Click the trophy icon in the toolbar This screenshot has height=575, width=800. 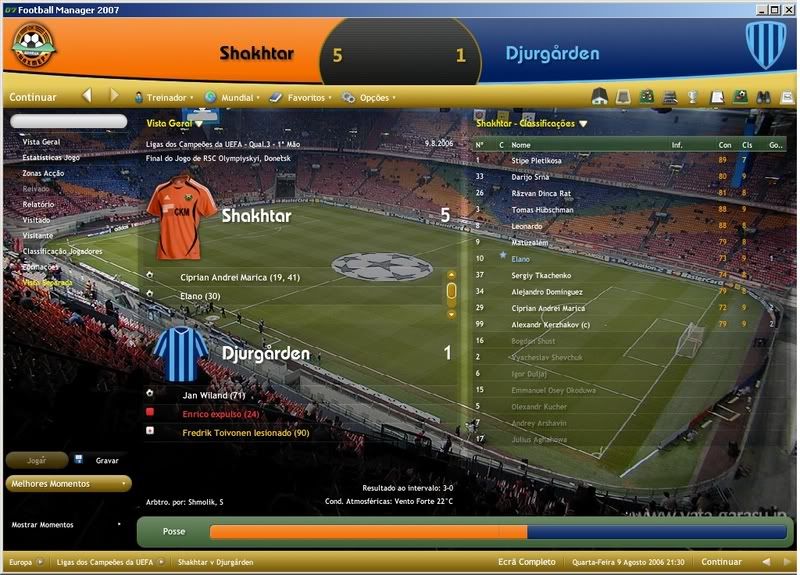[x=692, y=97]
